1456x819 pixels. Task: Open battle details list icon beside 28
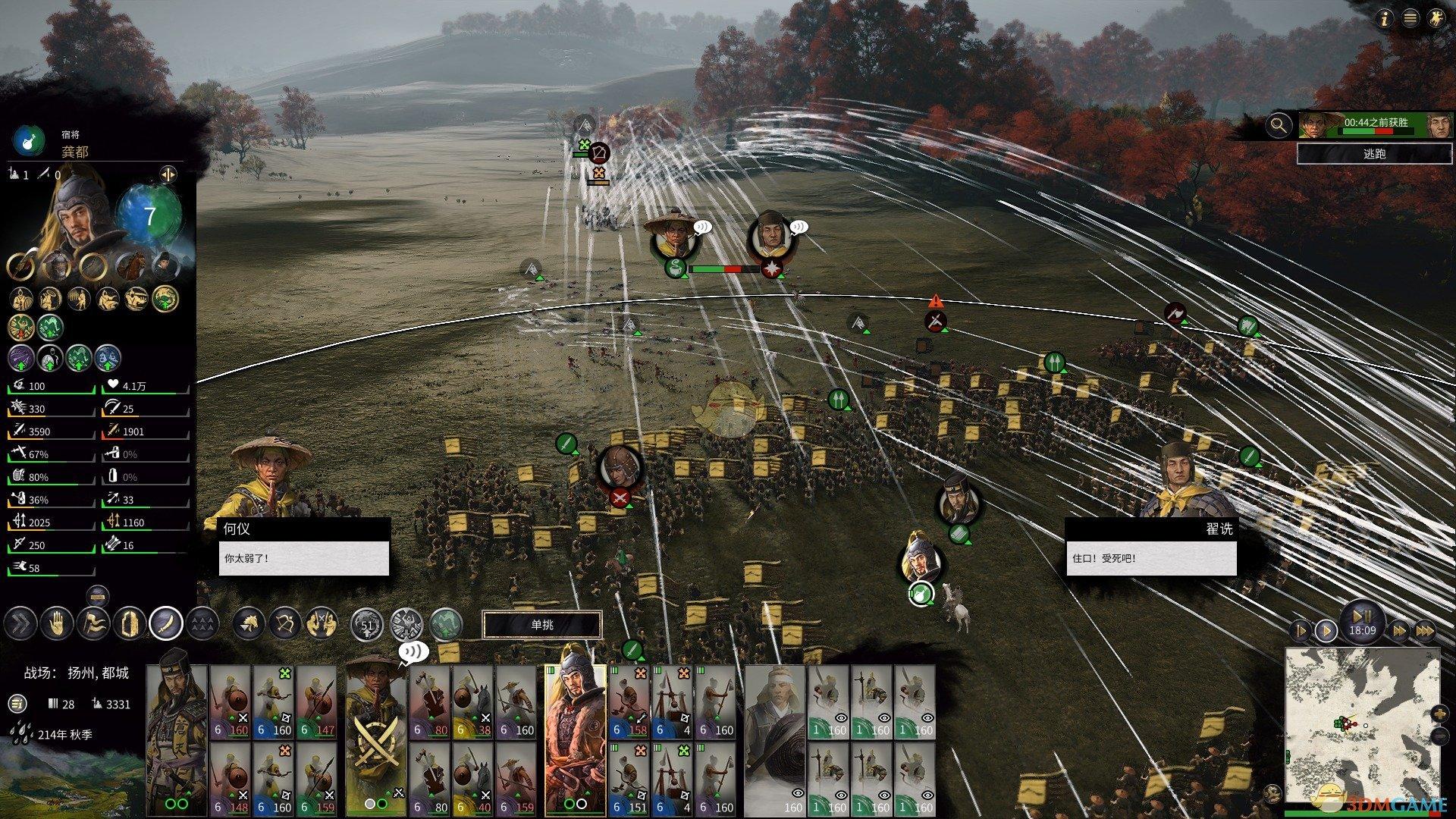tap(17, 704)
